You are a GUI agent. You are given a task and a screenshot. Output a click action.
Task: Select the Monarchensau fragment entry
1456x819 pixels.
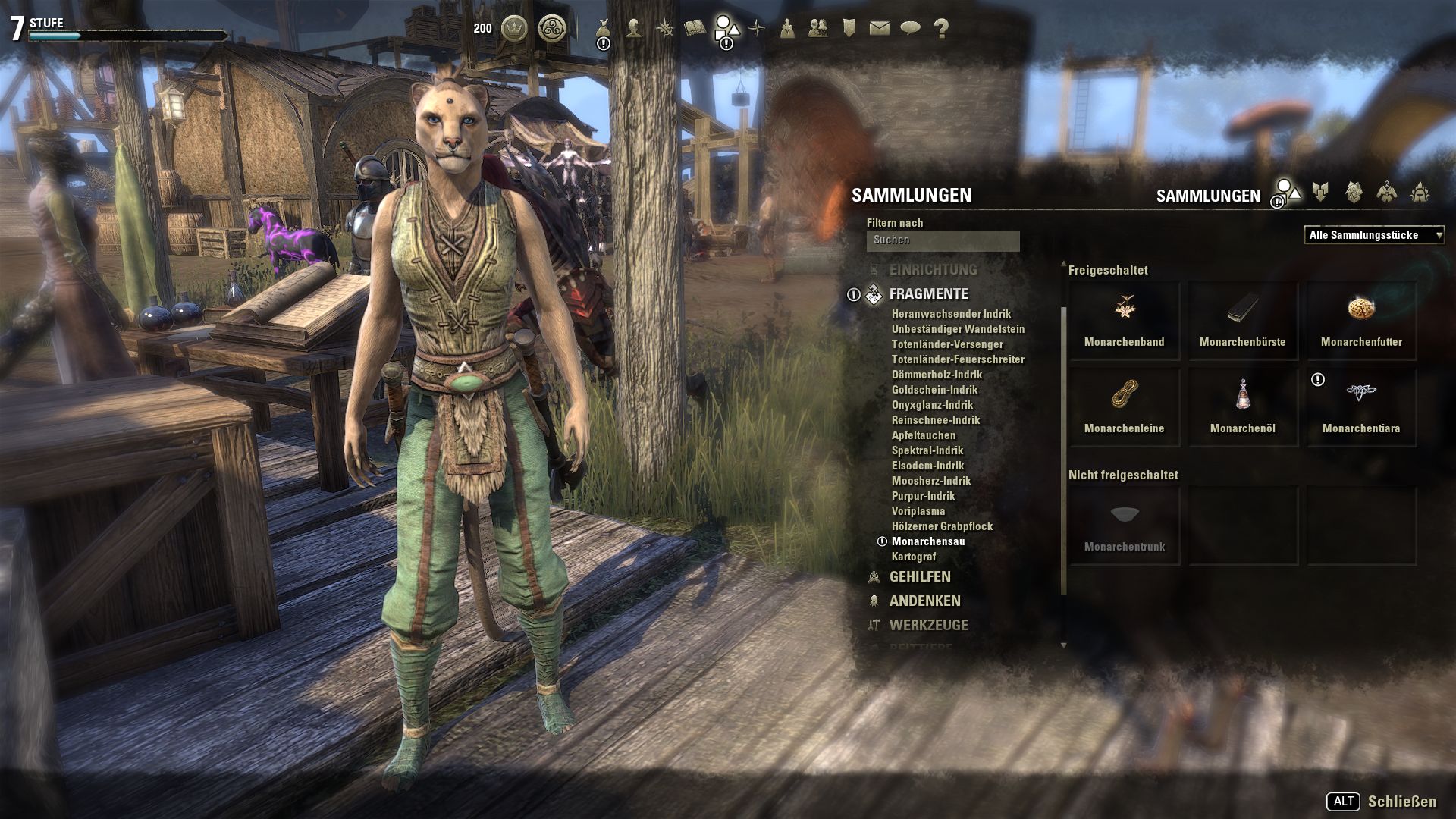[x=928, y=541]
